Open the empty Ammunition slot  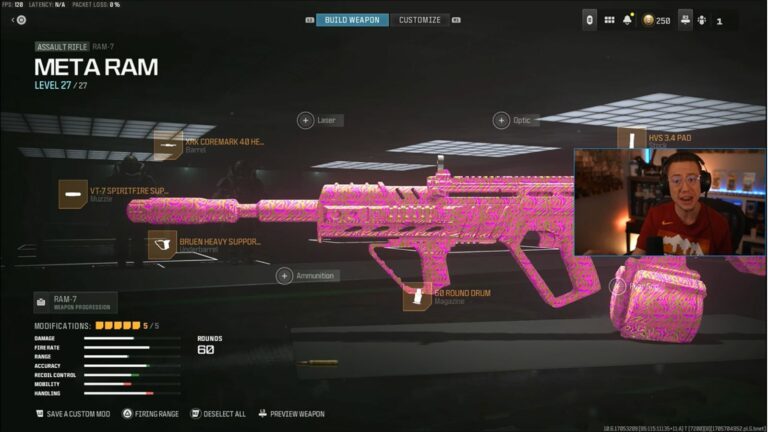click(x=285, y=275)
